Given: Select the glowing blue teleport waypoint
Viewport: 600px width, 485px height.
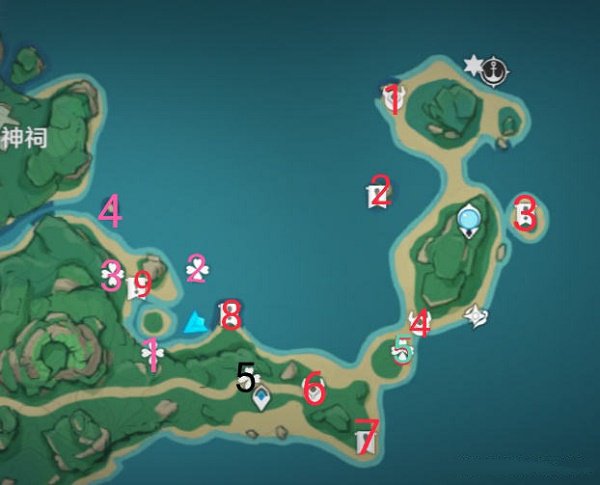Looking at the screenshot, I should coord(467,217).
